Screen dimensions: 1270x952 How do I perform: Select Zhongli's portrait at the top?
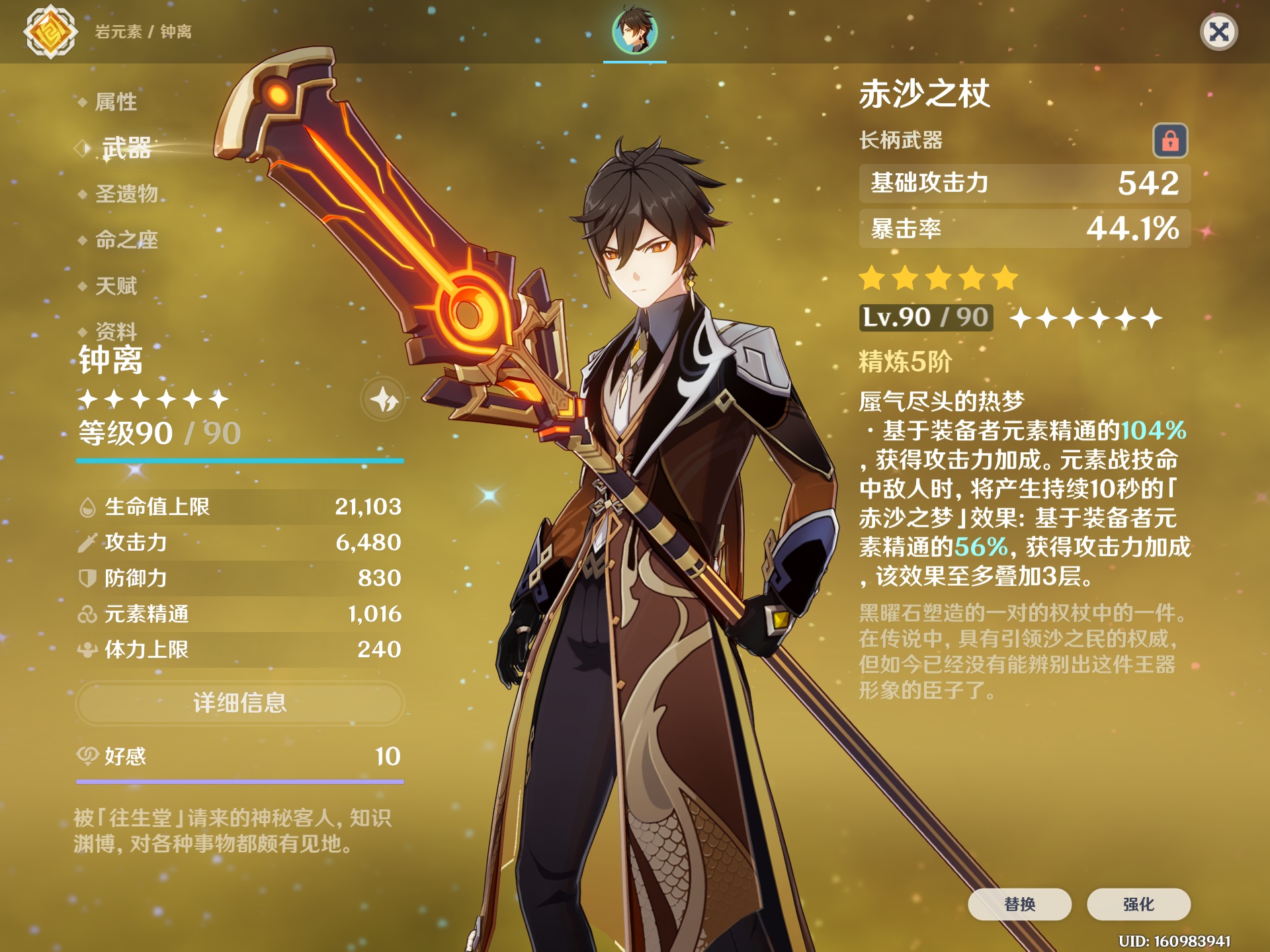coord(634,31)
